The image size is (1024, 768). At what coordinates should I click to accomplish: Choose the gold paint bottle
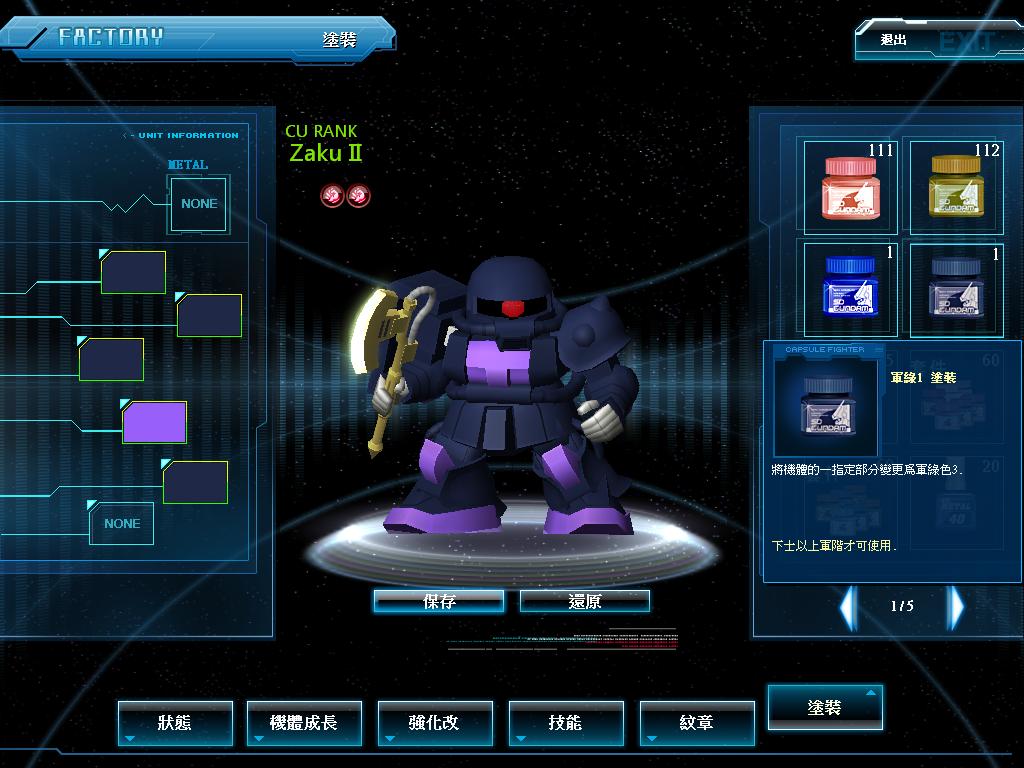pyautogui.click(x=953, y=187)
